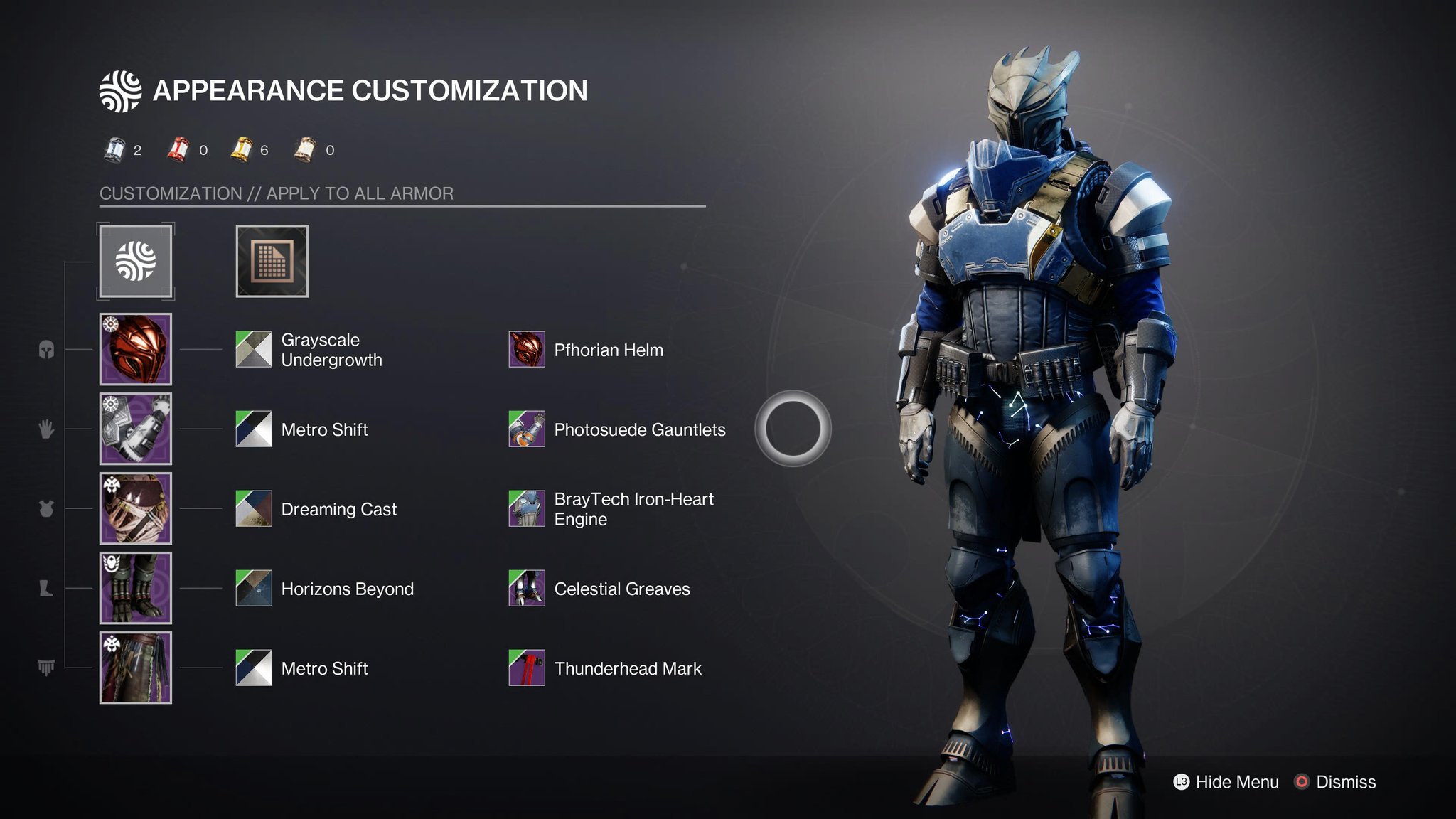Select the red helmet armor slot

point(136,349)
